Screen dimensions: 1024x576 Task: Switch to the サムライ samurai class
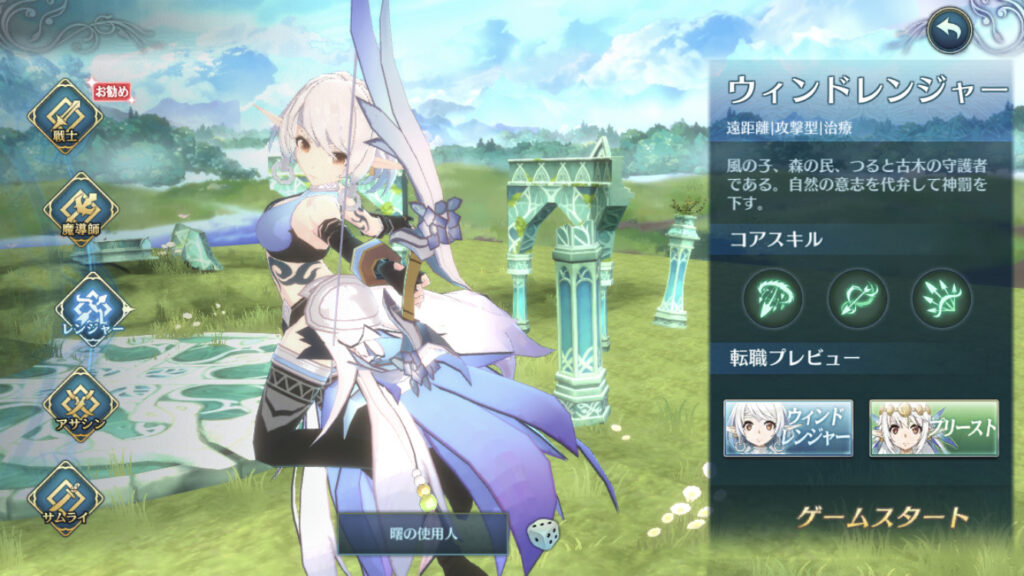(65, 497)
